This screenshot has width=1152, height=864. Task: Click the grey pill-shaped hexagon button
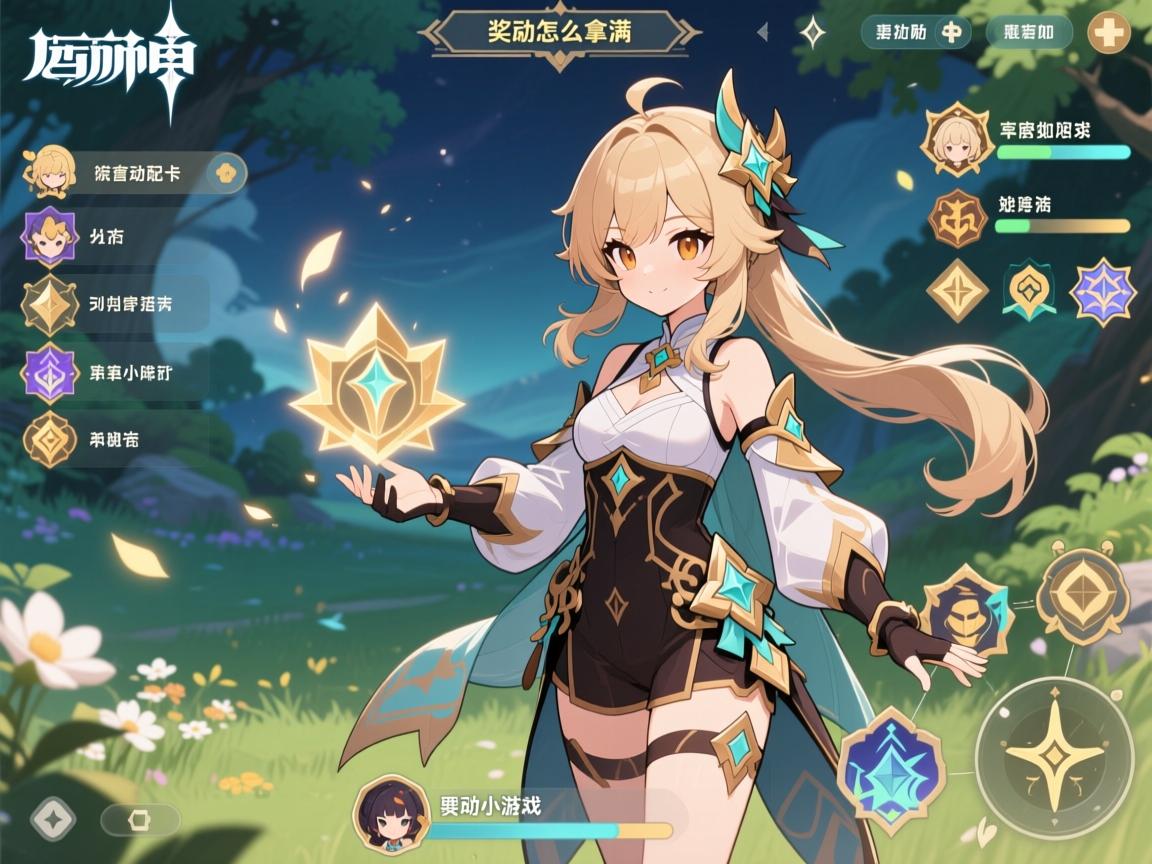(x=140, y=820)
